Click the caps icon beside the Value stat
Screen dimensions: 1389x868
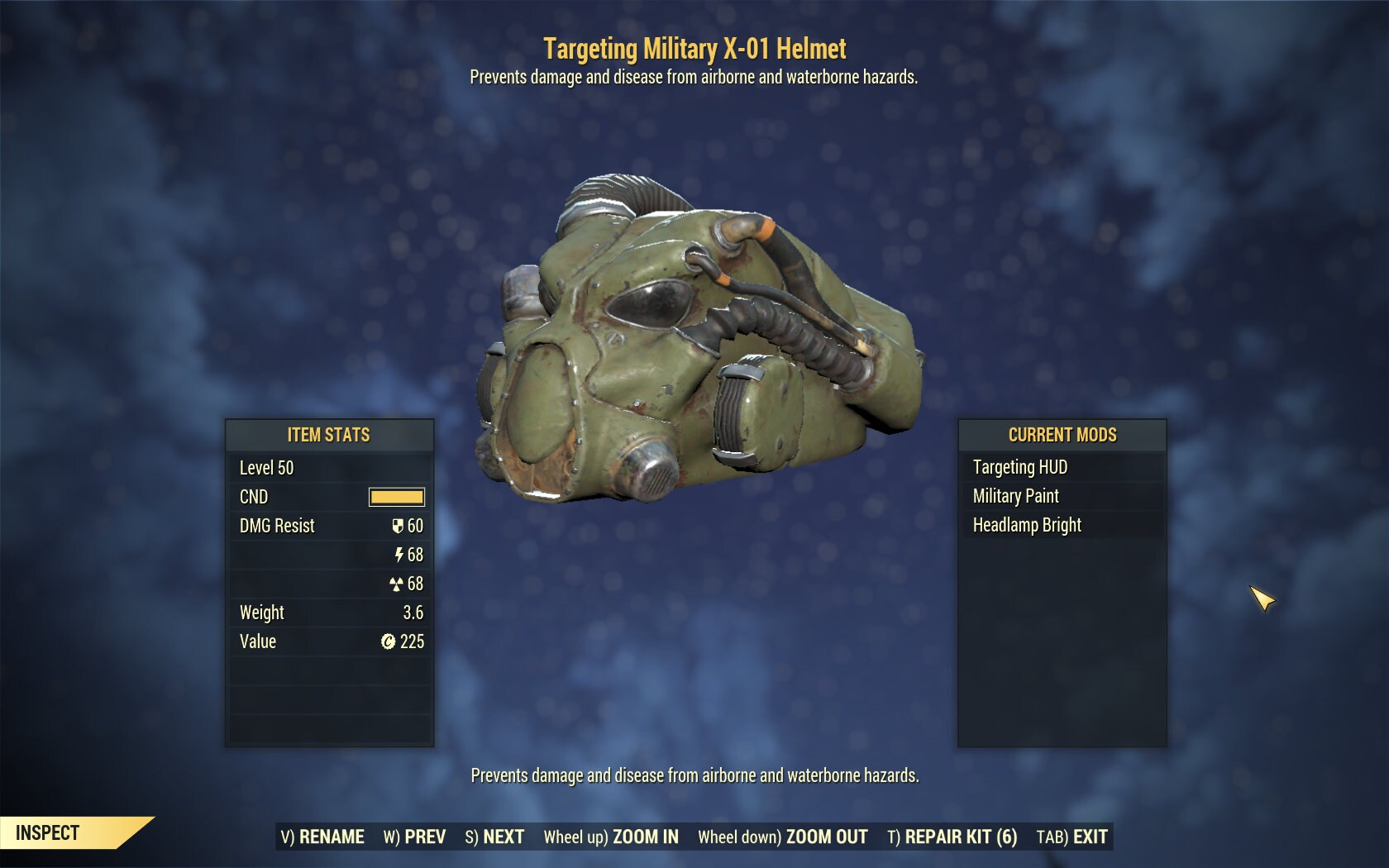[x=389, y=641]
